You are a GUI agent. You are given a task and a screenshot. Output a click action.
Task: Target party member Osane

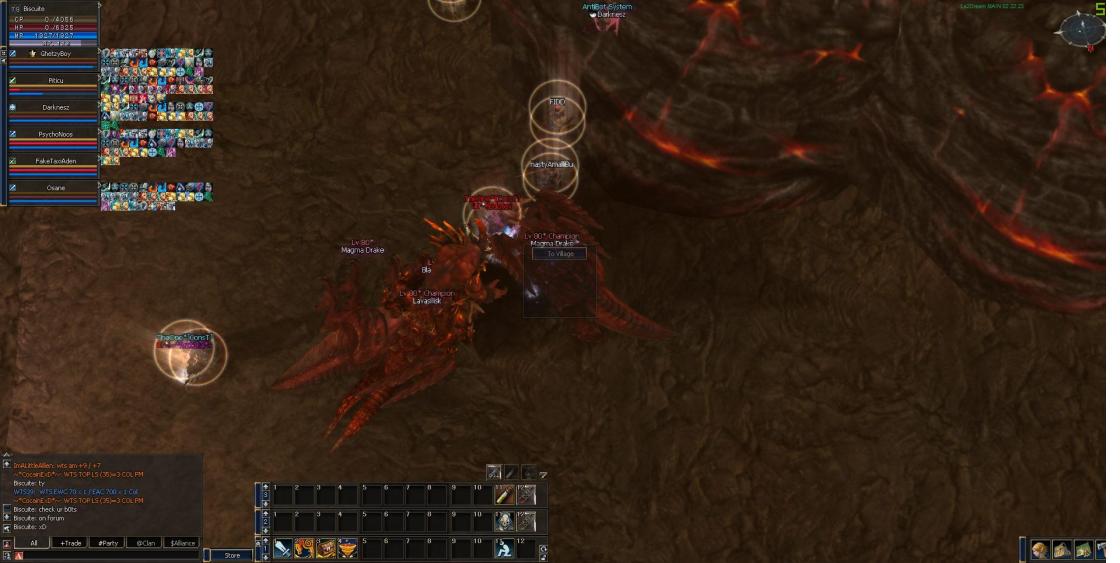point(55,188)
